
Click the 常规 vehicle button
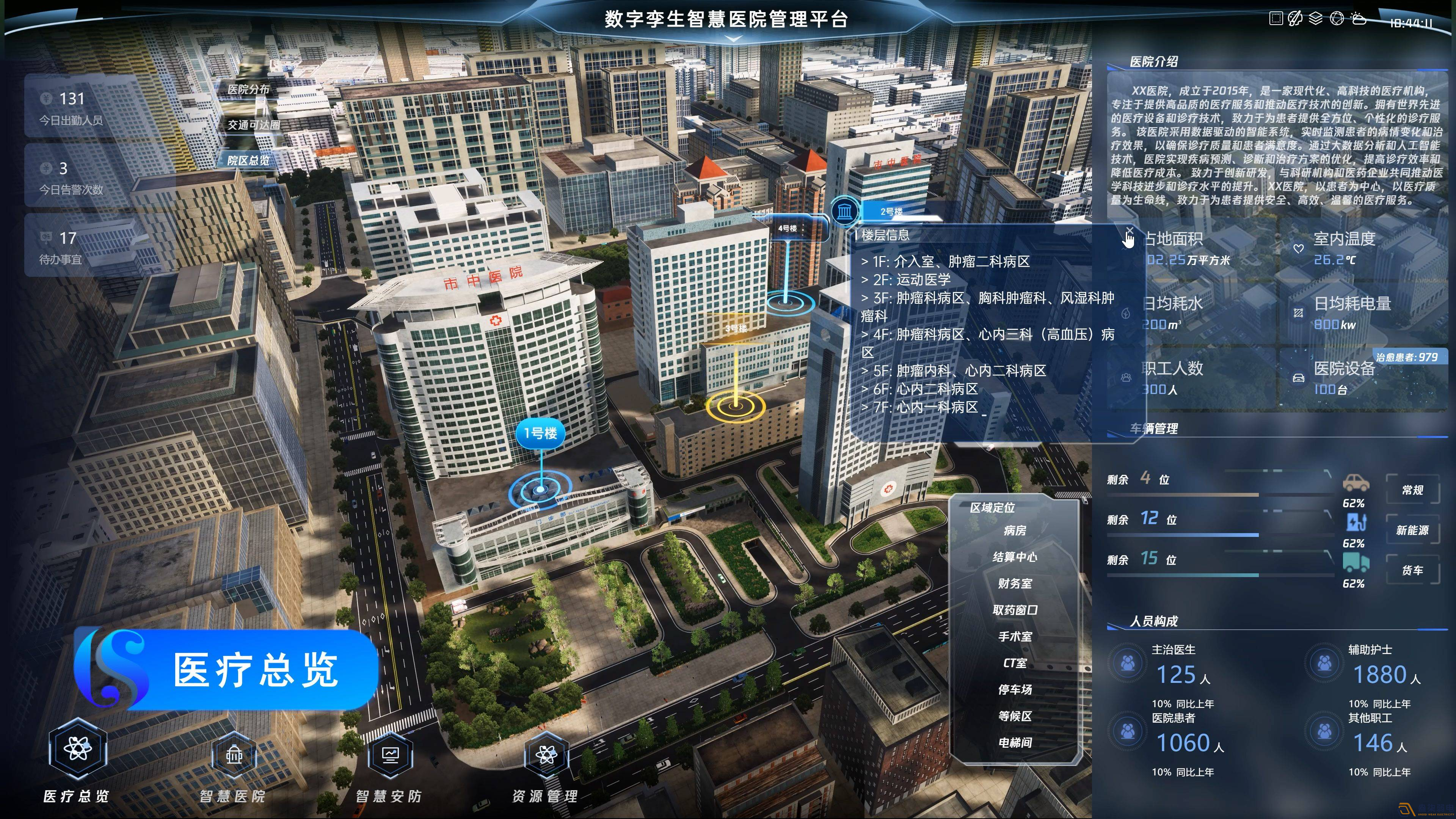coord(1412,490)
